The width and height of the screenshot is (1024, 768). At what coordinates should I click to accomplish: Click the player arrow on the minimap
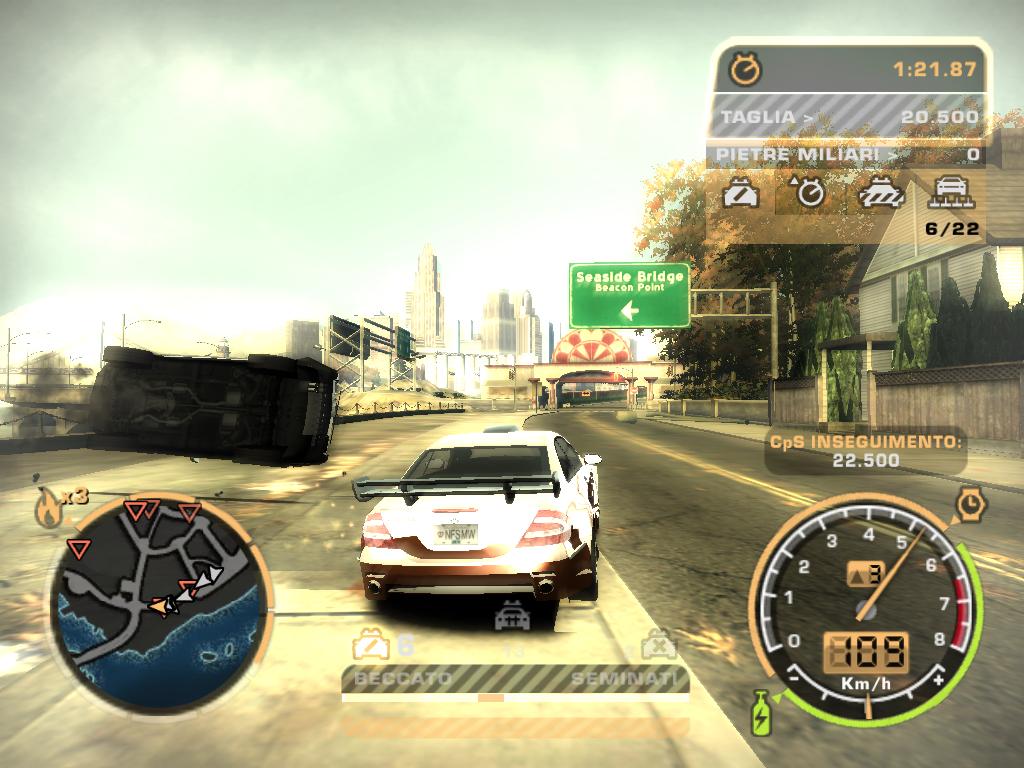pyautogui.click(x=160, y=605)
